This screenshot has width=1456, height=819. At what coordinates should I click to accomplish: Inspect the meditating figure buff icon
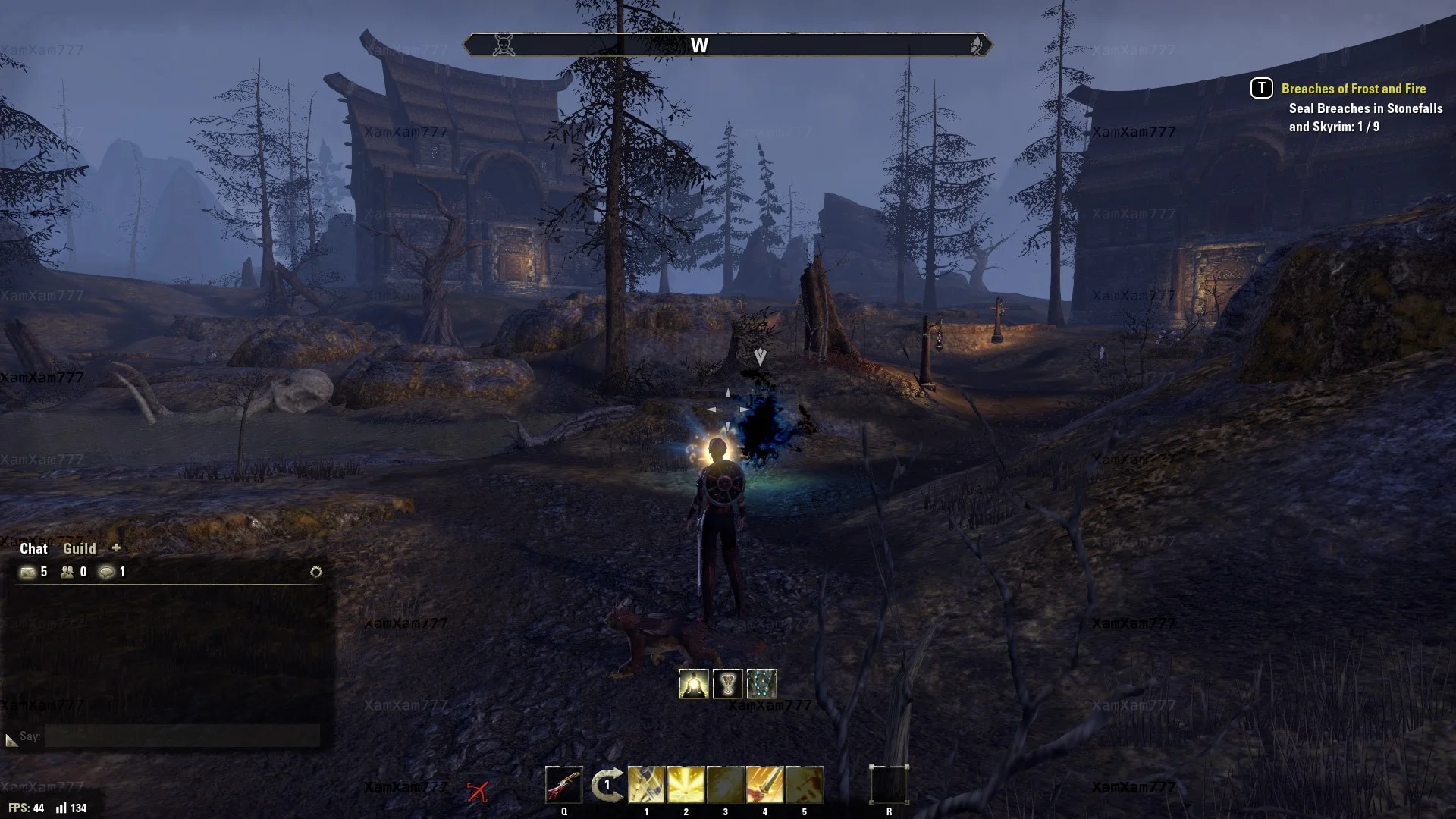[x=693, y=684]
